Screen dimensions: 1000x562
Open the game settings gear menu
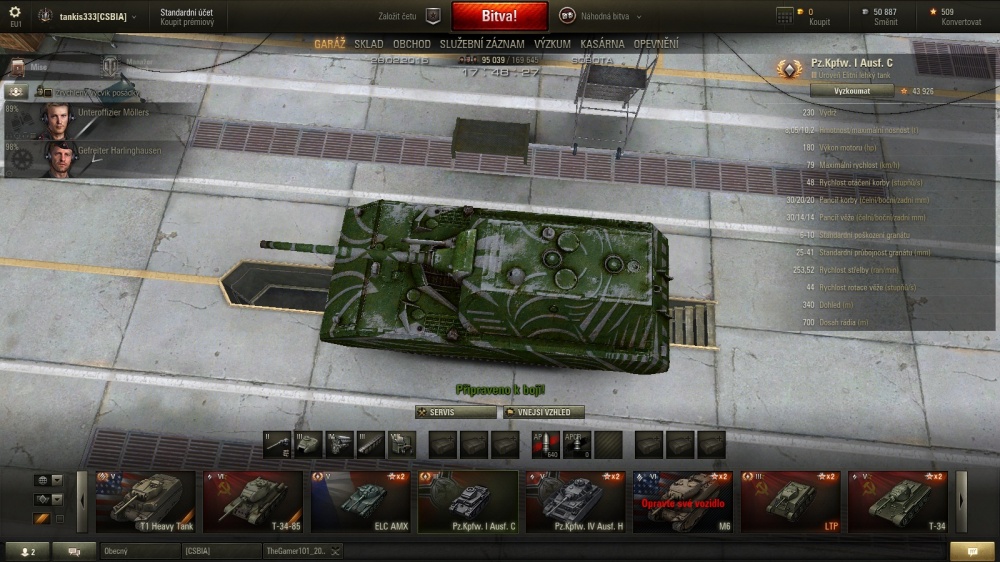[x=14, y=12]
